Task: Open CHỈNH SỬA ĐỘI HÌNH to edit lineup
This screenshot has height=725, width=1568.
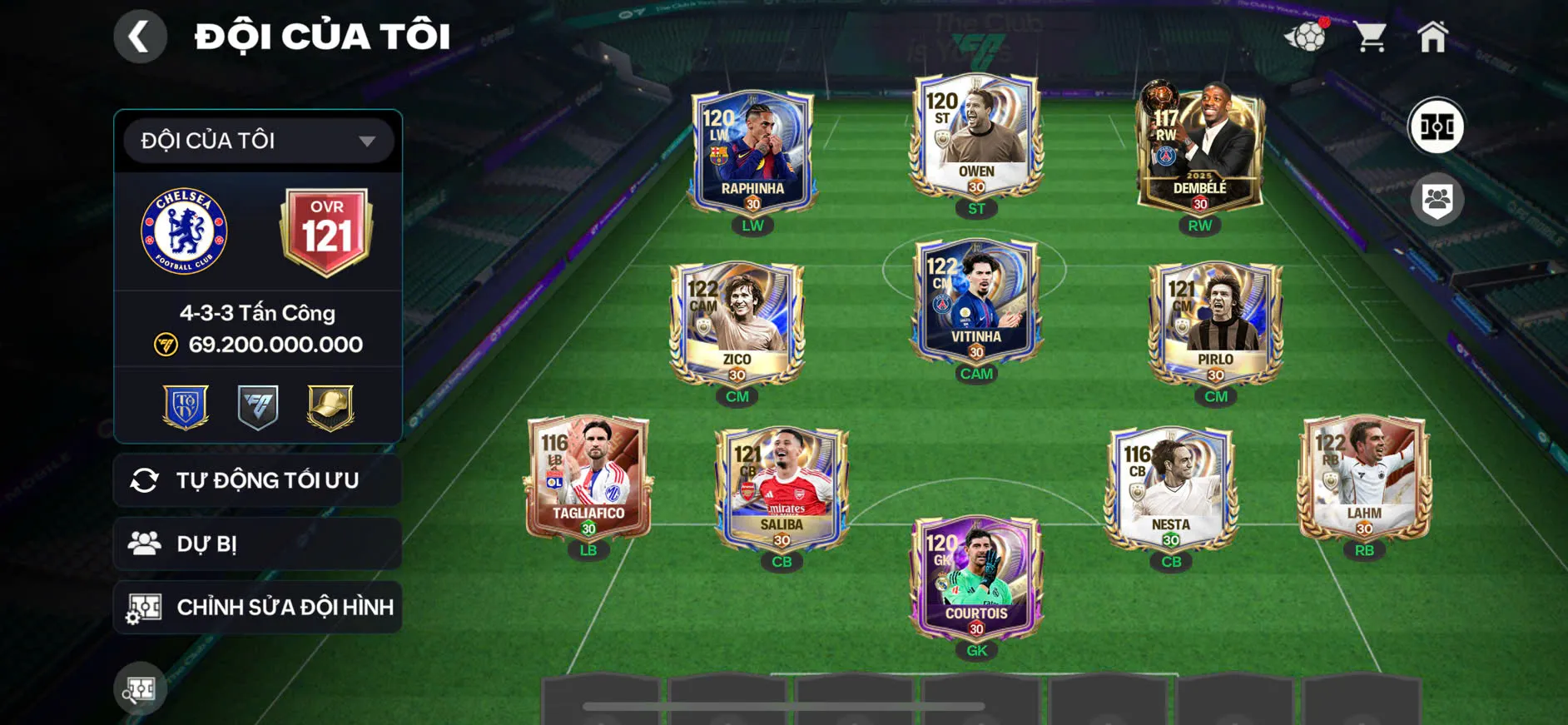Action: (x=256, y=607)
